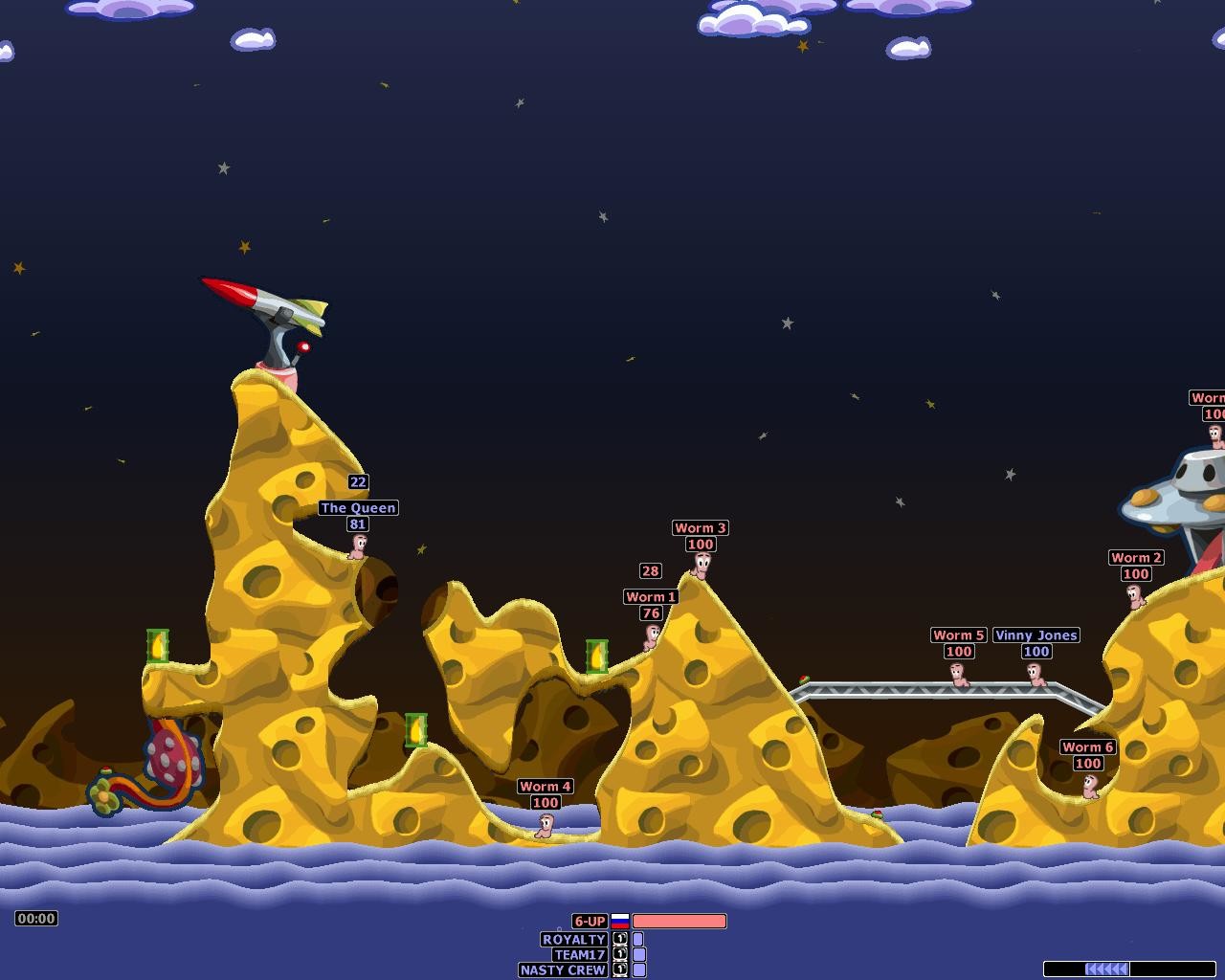Click the flaming drum in the middle valley

418,729
